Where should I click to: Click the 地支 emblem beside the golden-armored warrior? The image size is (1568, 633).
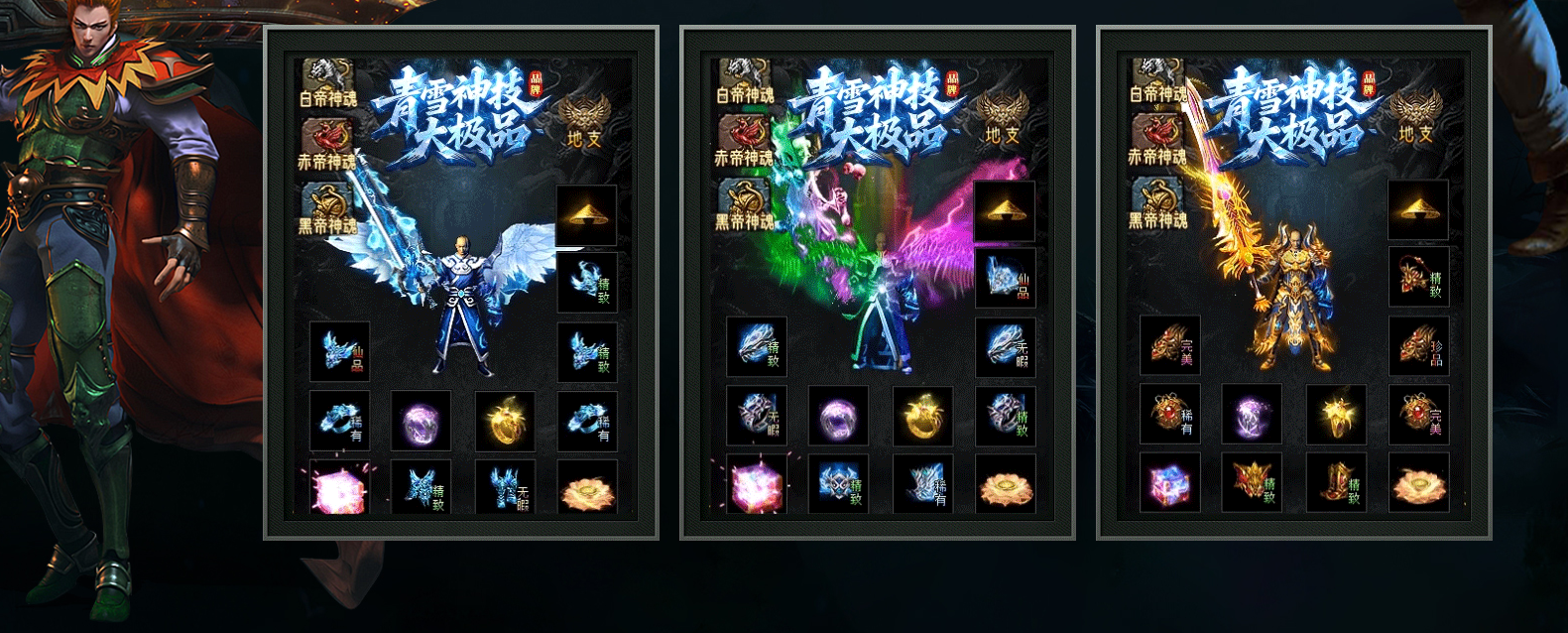coord(1414,116)
